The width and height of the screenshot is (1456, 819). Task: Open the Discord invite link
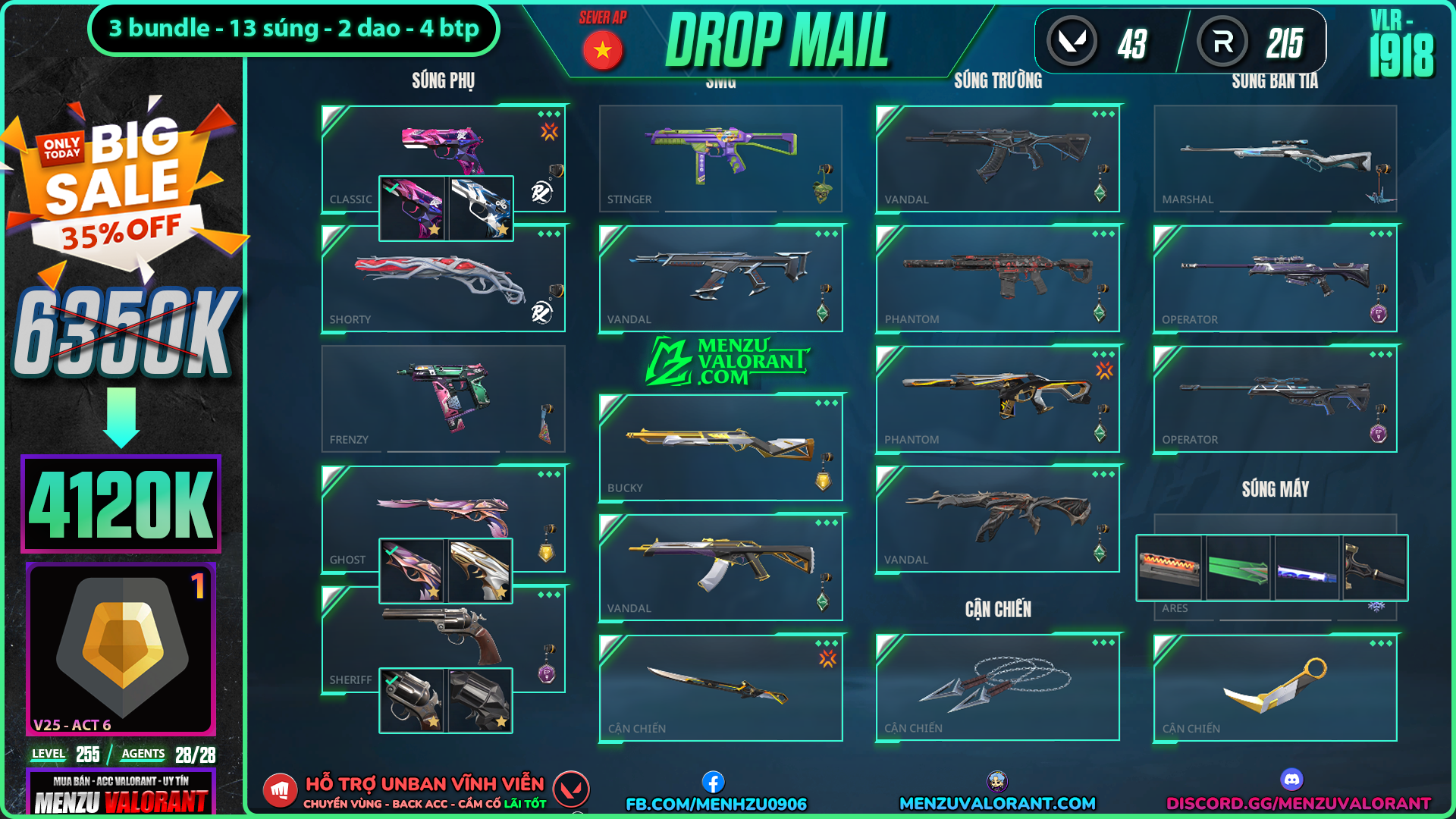click(x=1298, y=803)
